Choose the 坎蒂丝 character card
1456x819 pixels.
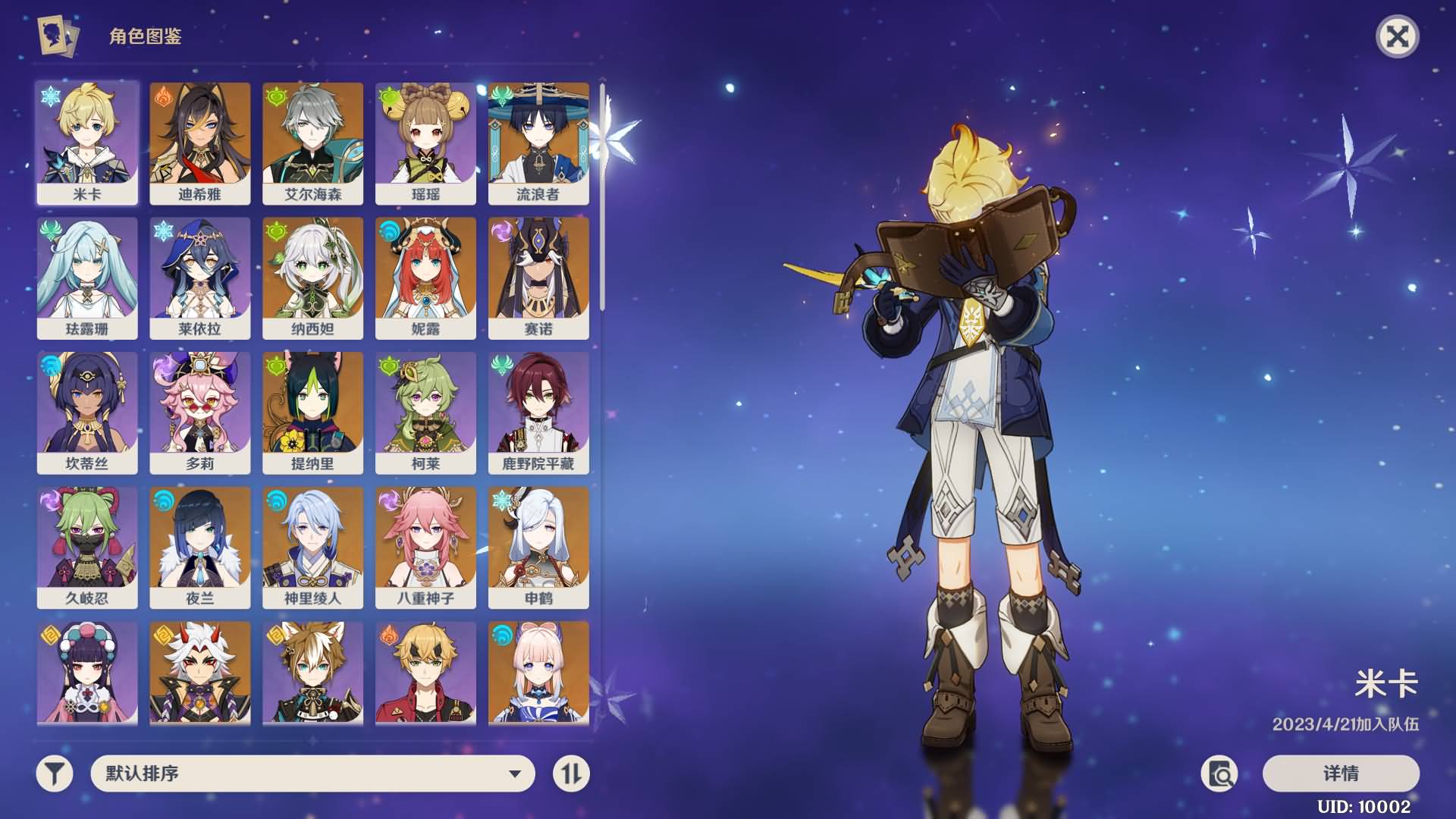pyautogui.click(x=87, y=413)
